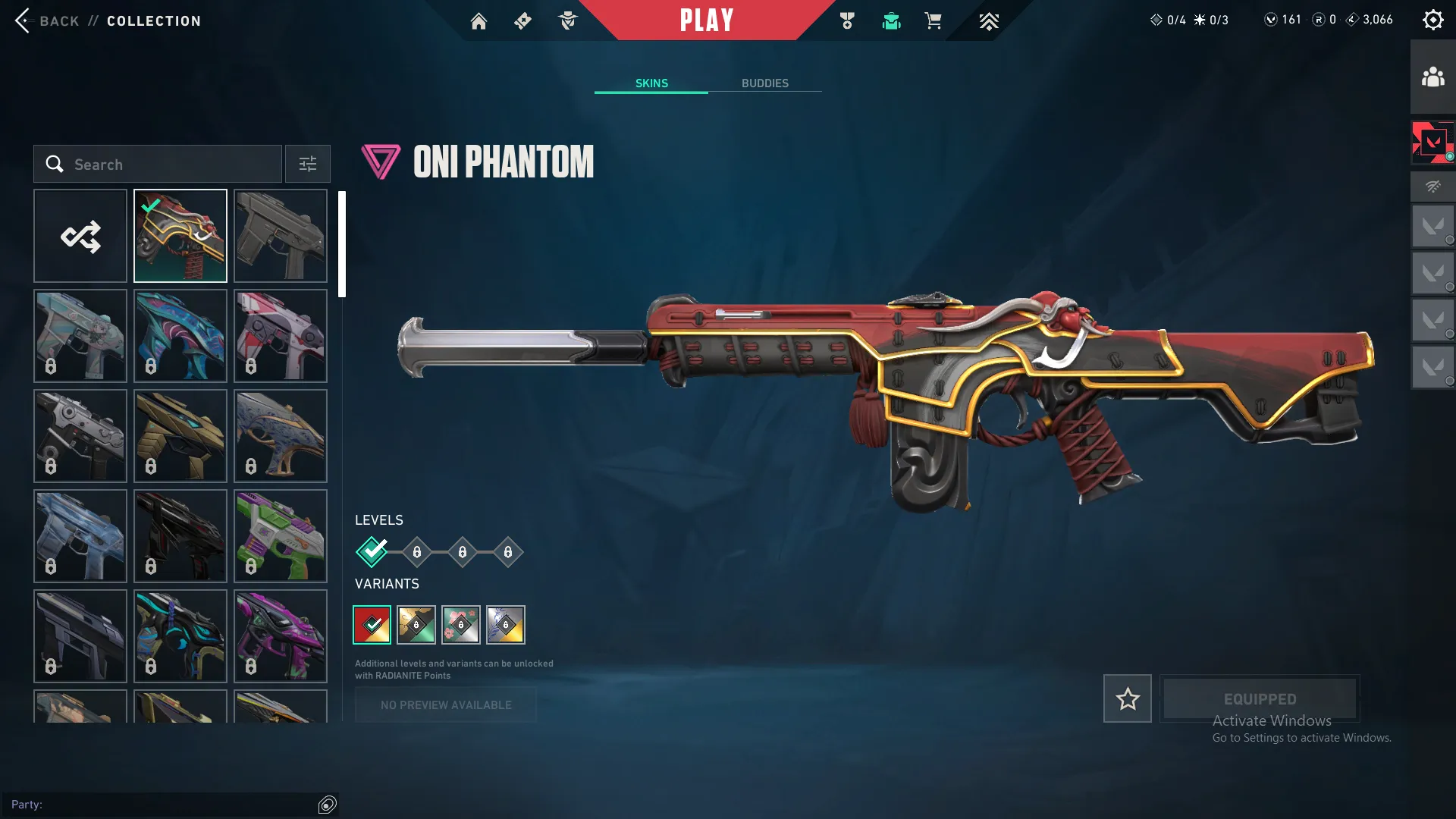Screen dimensions: 1456x819
Task: Open the settings gear
Action: [1433, 19]
